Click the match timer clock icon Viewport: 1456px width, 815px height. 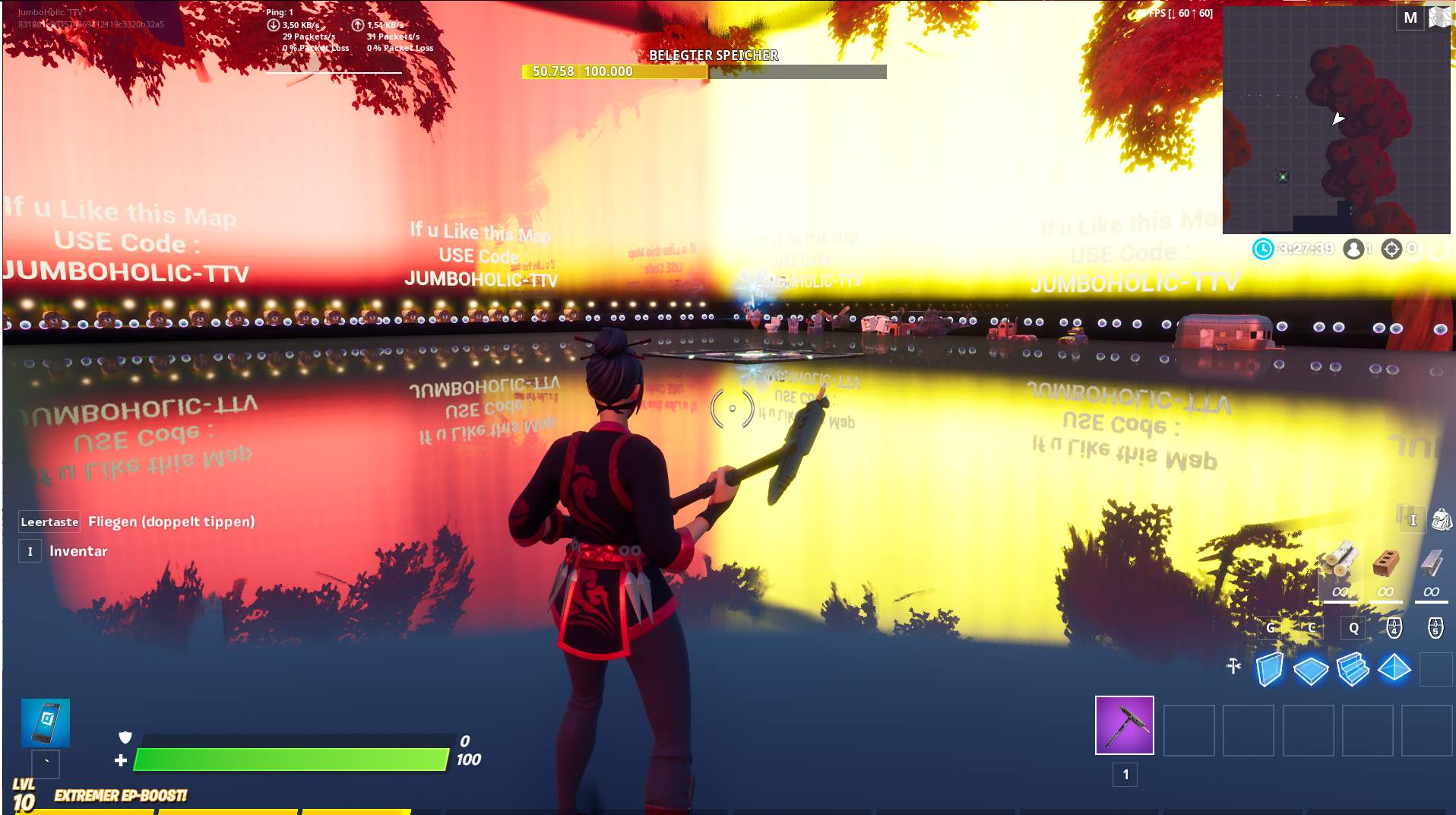pos(1263,249)
